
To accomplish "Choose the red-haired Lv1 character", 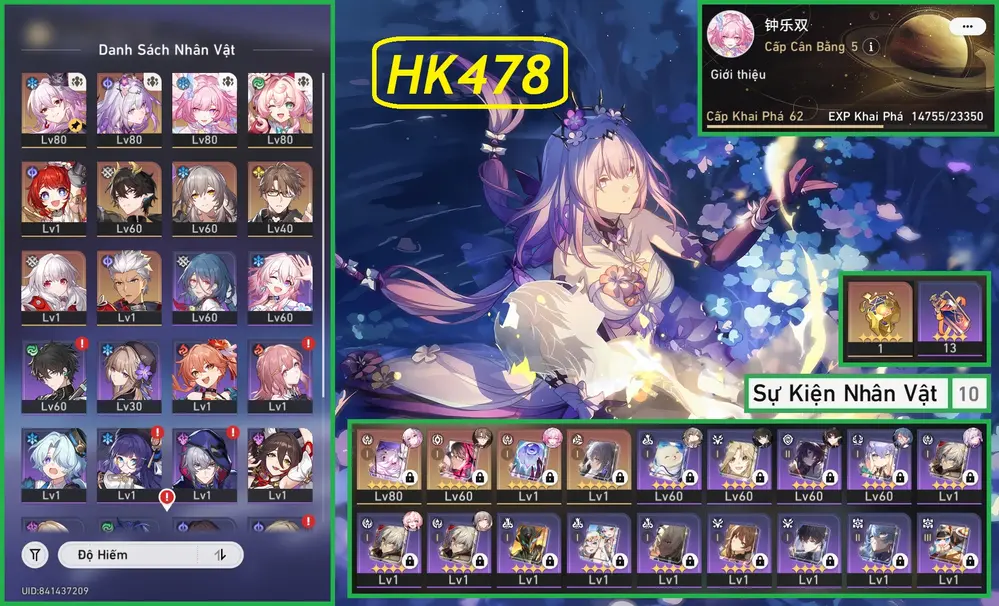I will [52, 194].
